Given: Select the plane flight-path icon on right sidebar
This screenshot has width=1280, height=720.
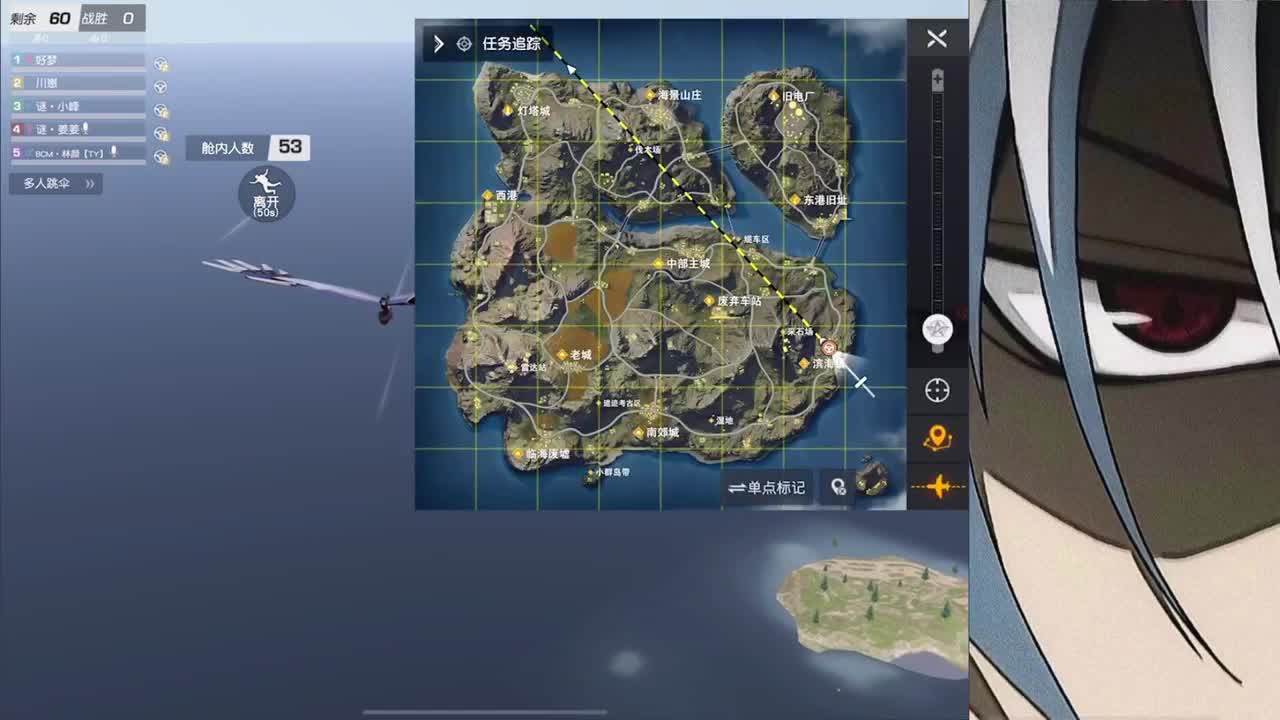Looking at the screenshot, I should coord(937,487).
